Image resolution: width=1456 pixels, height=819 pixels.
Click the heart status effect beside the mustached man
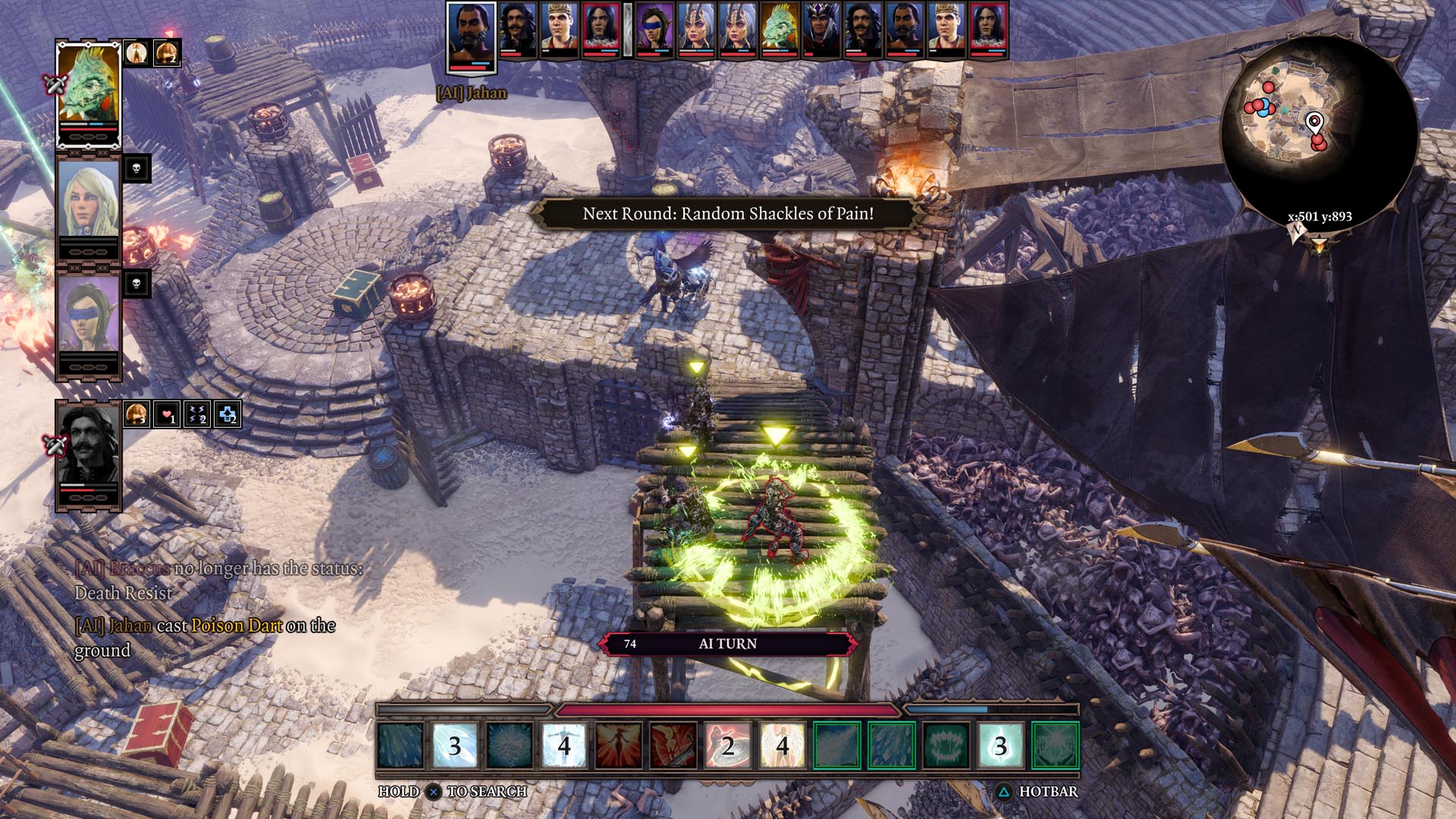165,416
